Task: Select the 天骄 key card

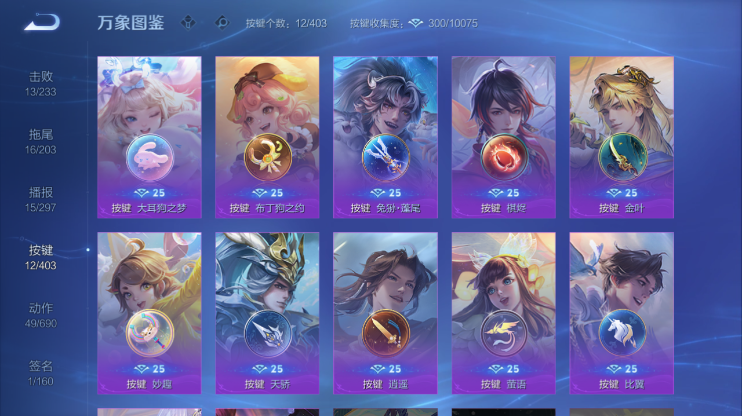Action: tap(267, 313)
